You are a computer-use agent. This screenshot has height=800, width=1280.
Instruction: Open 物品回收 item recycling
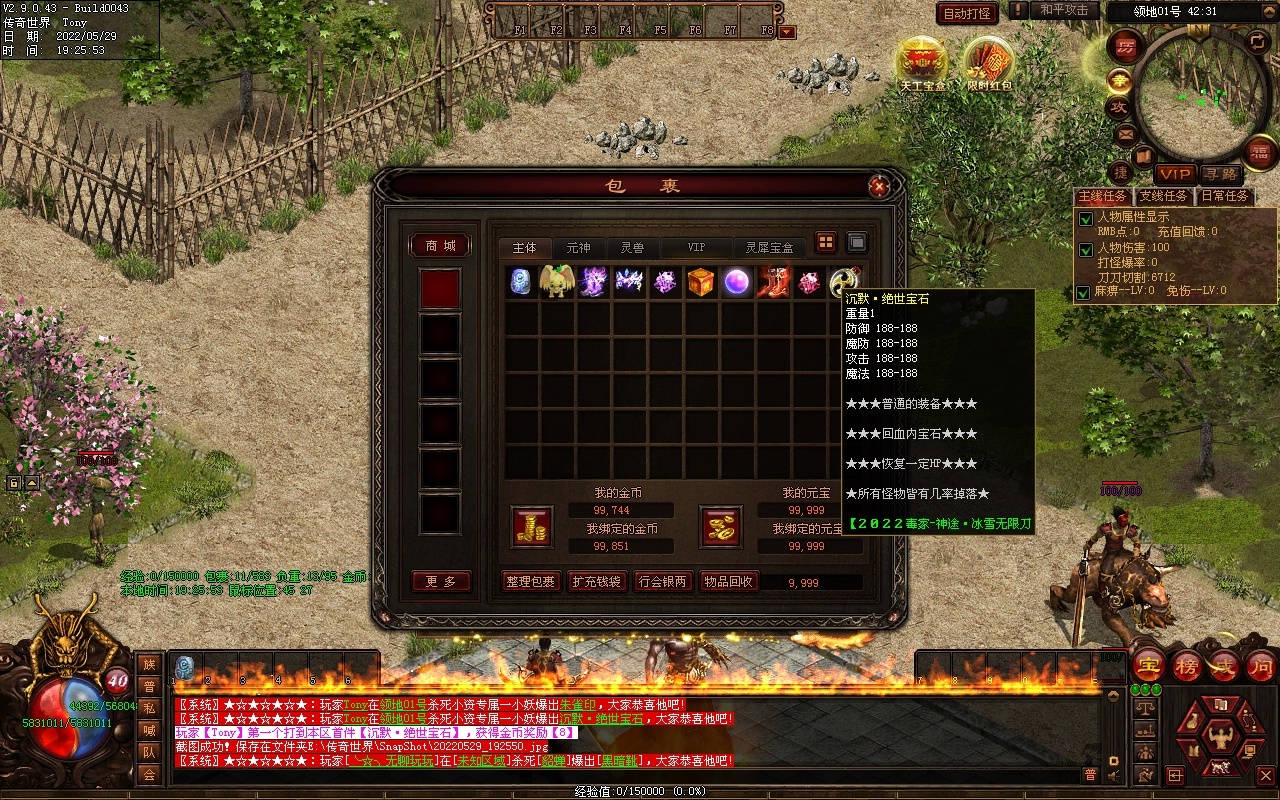tap(728, 582)
